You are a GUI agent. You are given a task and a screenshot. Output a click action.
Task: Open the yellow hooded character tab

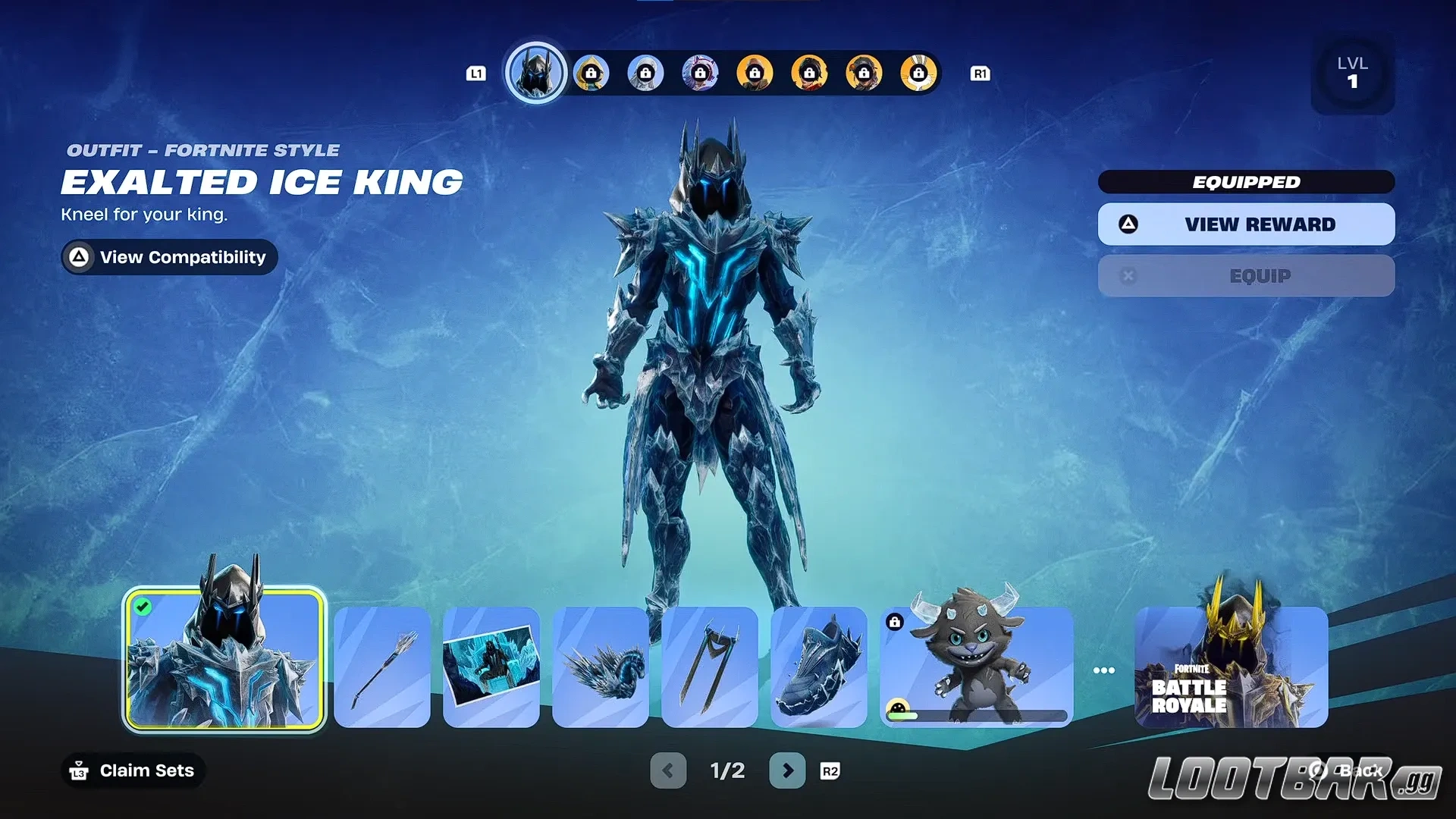591,73
